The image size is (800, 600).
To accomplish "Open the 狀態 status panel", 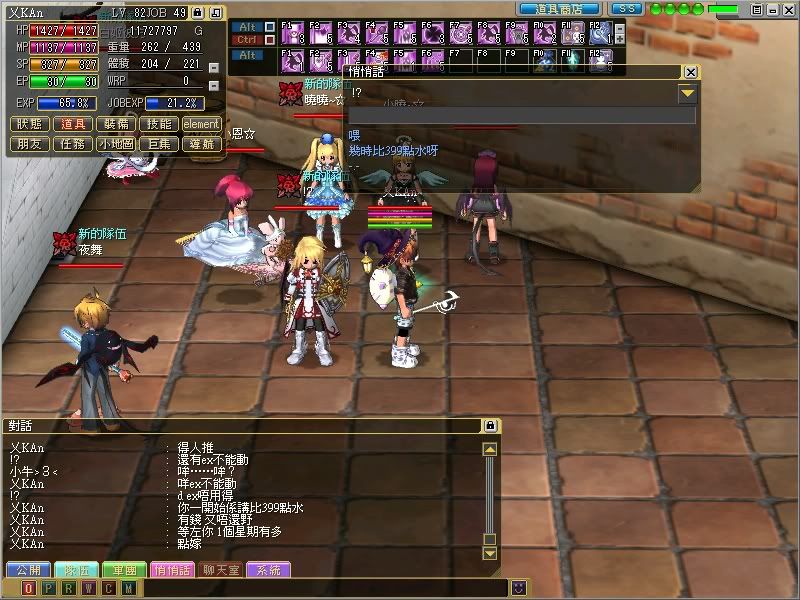I will click(x=29, y=124).
